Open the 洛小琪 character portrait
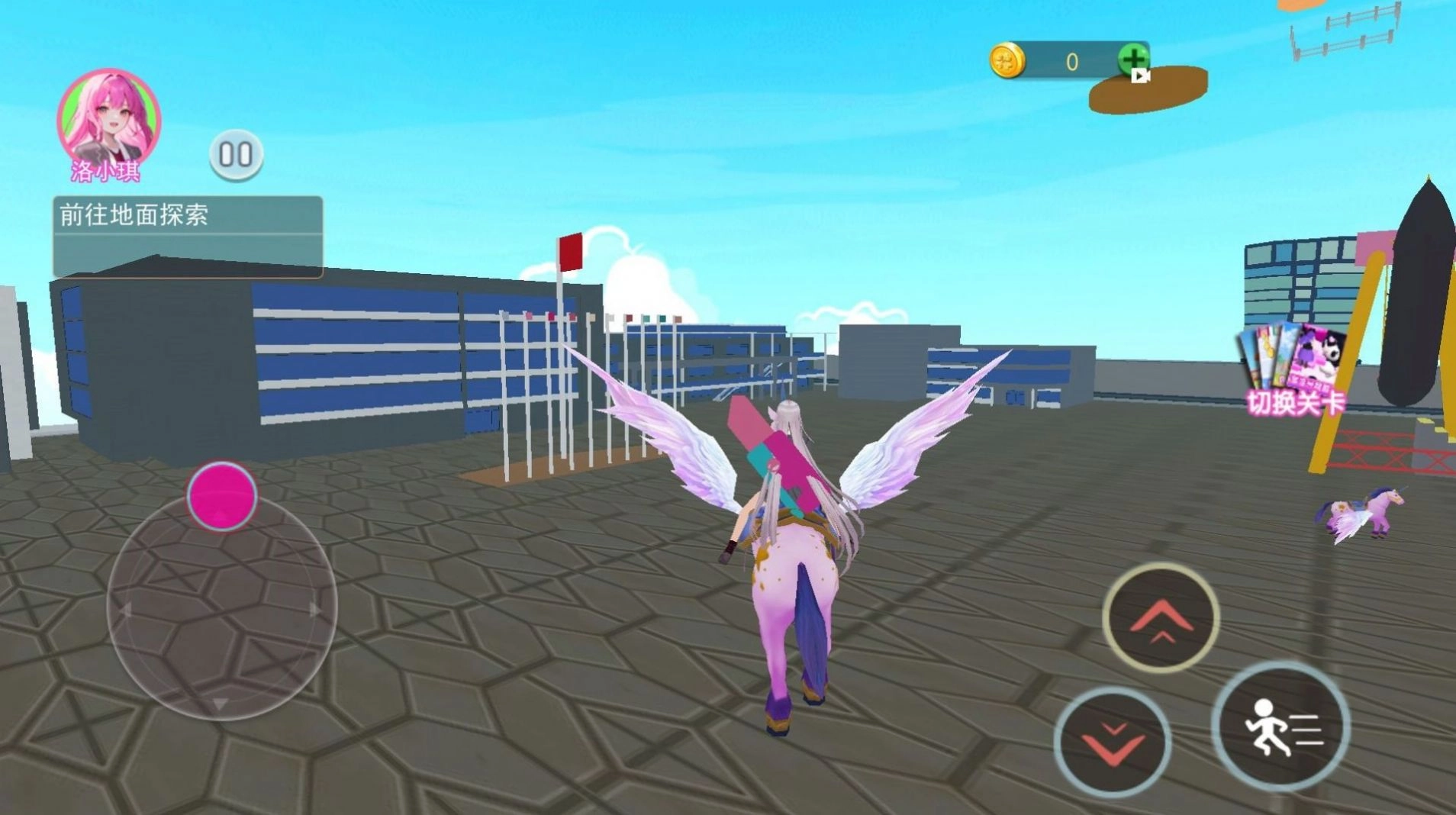The width and height of the screenshot is (1456, 815). [x=108, y=121]
